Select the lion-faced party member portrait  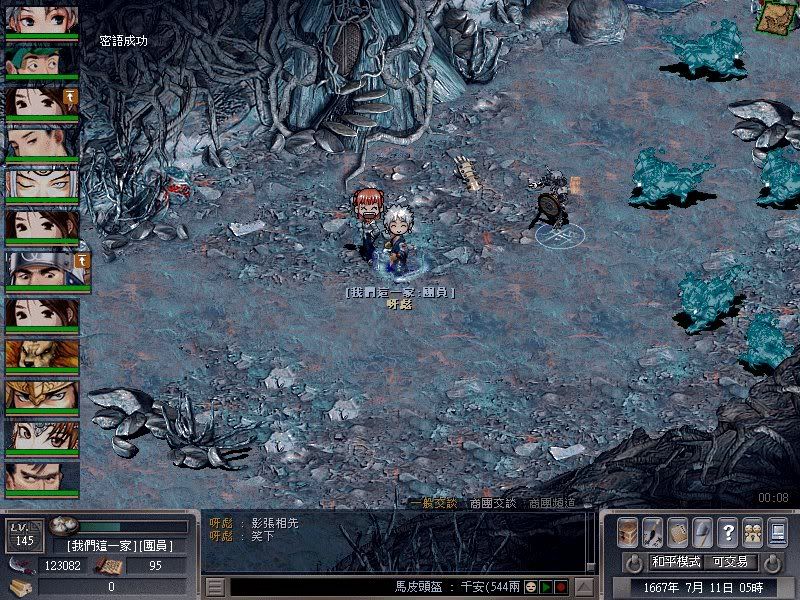42,355
